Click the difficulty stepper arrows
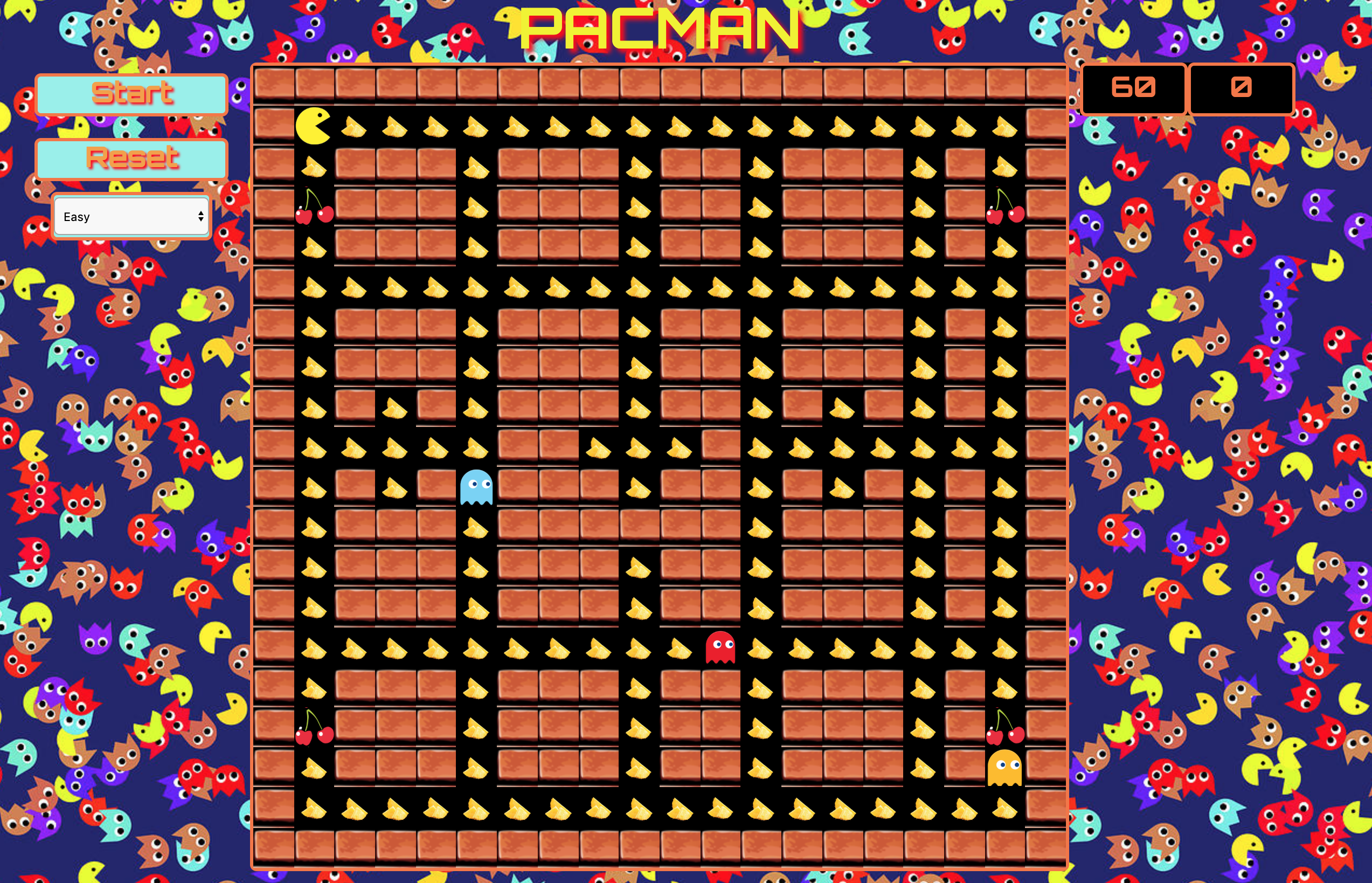Screen dimensions: 1372x883 coord(200,216)
